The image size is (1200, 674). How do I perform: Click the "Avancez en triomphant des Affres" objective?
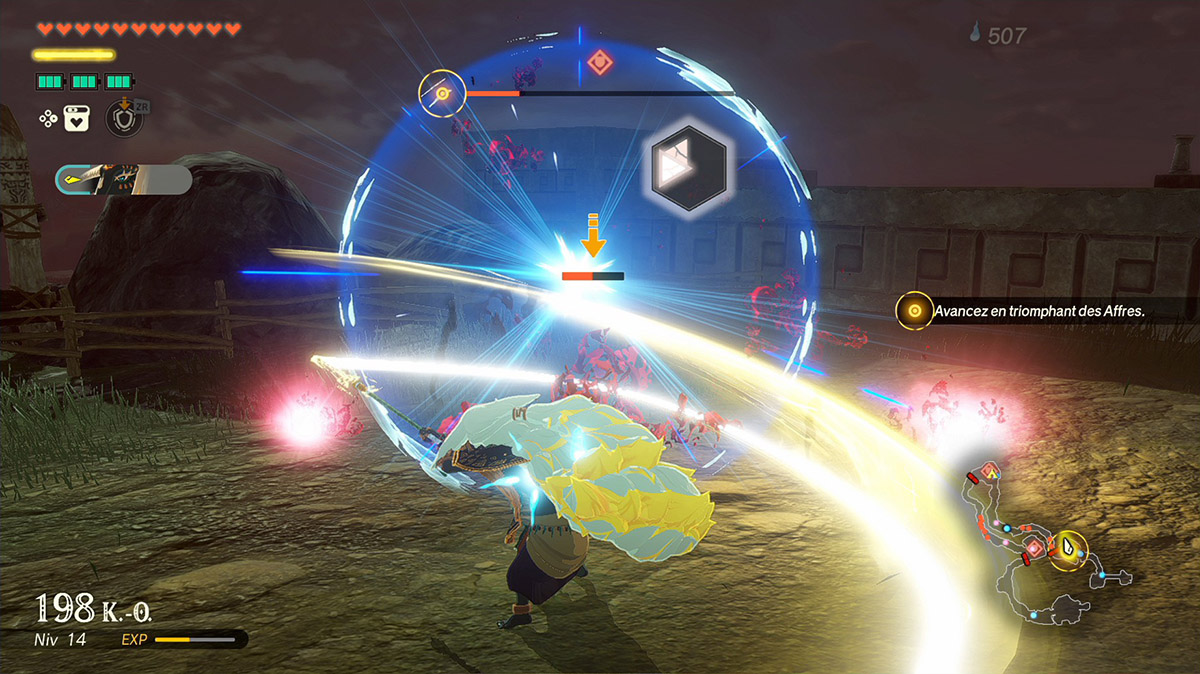[1038, 311]
